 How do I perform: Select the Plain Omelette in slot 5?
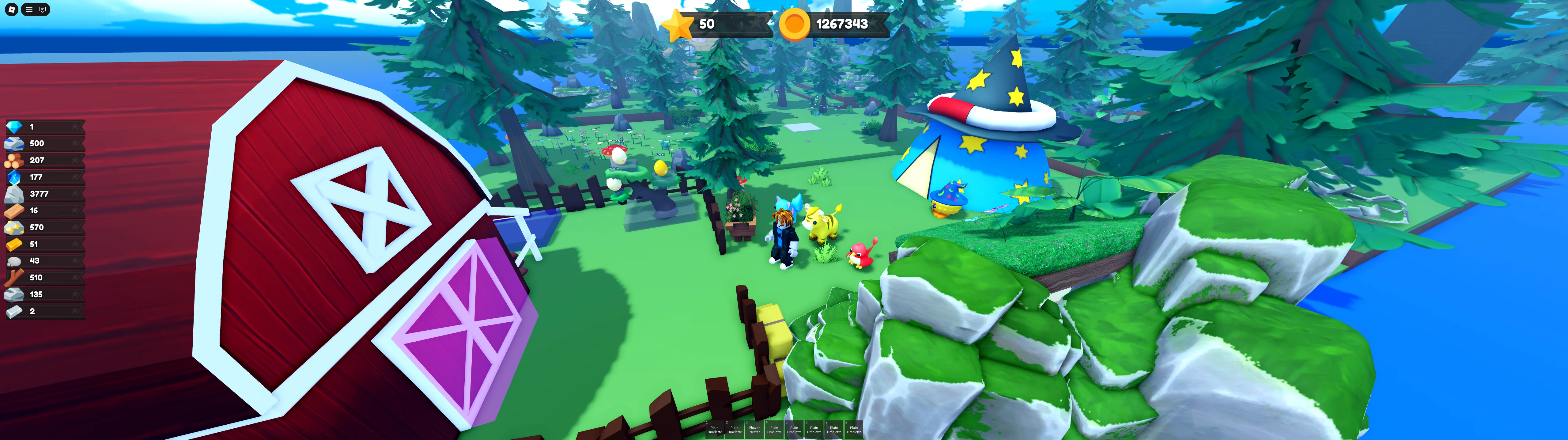coord(794,429)
